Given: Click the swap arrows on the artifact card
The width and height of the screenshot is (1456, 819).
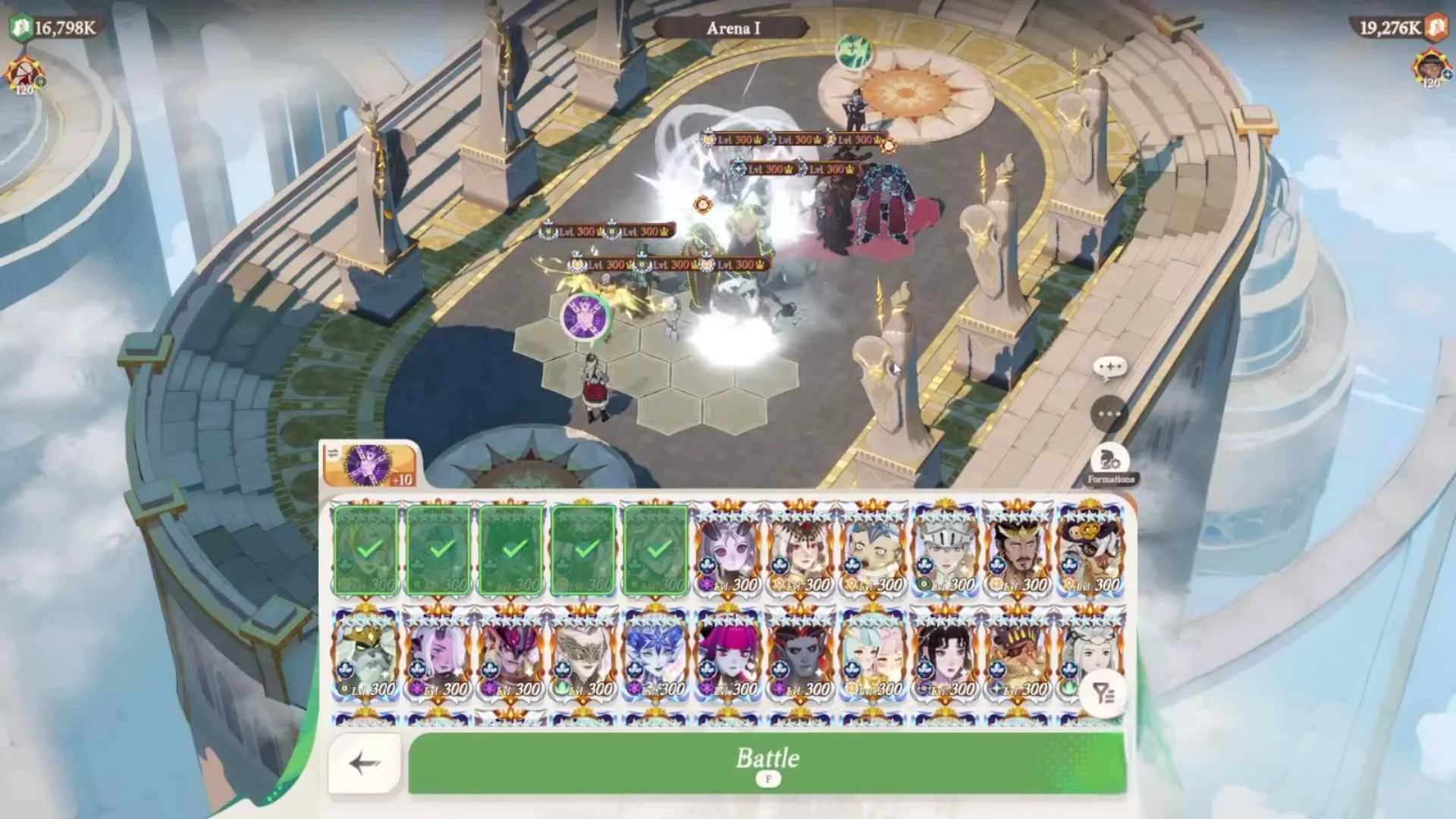Looking at the screenshot, I should pyautogui.click(x=334, y=453).
